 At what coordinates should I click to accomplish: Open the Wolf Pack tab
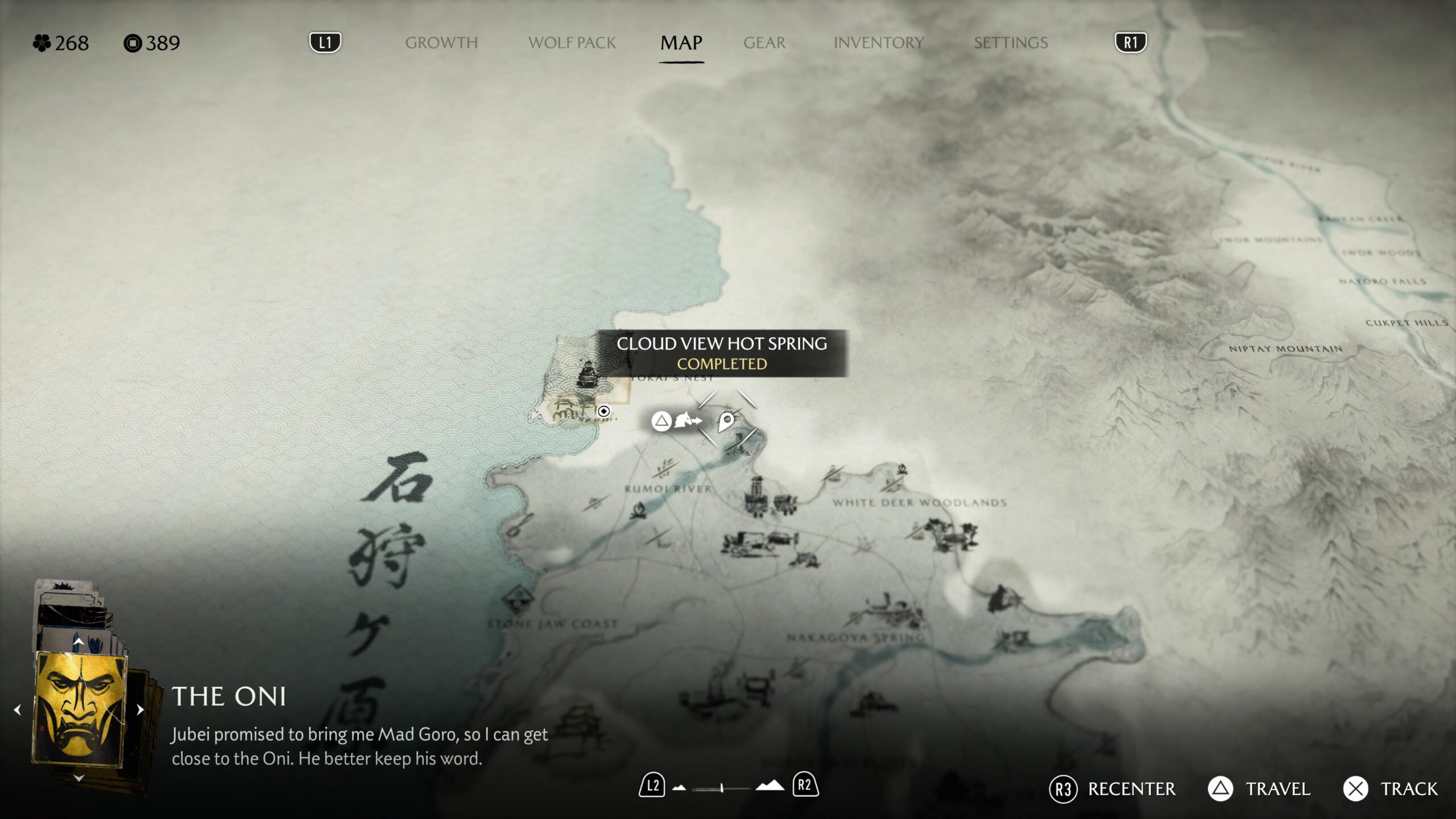[572, 43]
